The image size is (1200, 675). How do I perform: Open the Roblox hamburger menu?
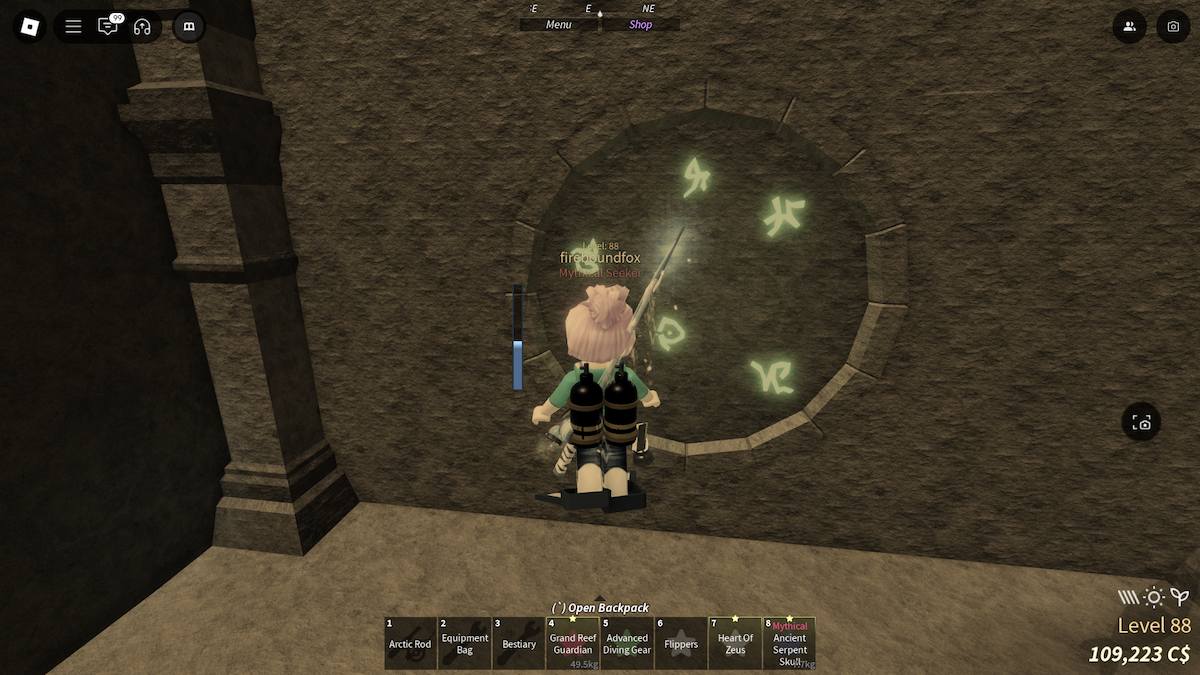tap(73, 27)
